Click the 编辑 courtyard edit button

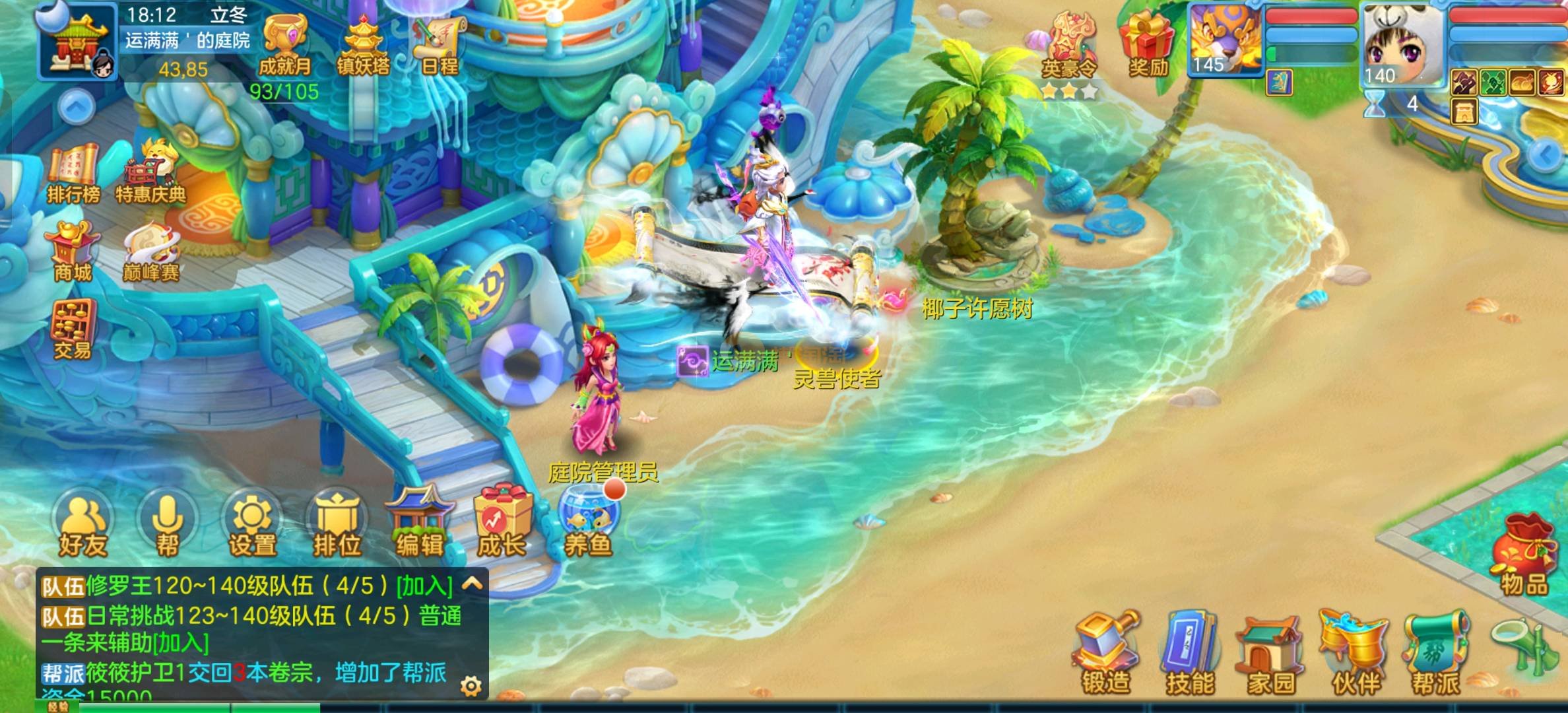420,525
